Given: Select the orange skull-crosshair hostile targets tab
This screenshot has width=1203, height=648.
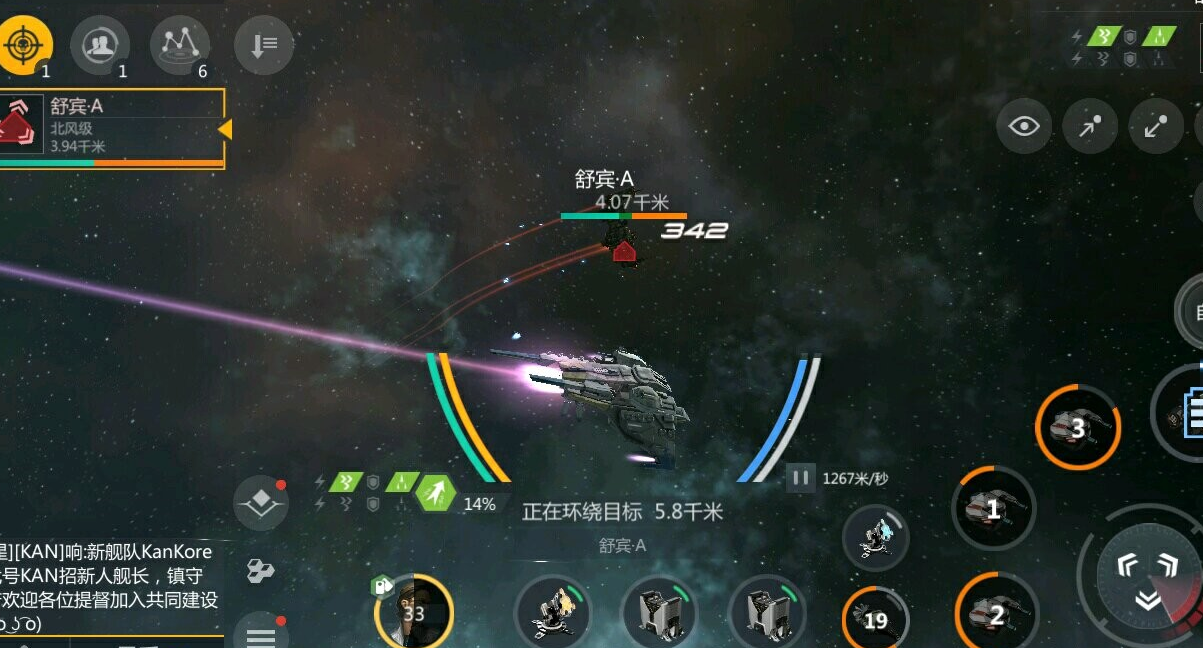Looking at the screenshot, I should [25, 44].
